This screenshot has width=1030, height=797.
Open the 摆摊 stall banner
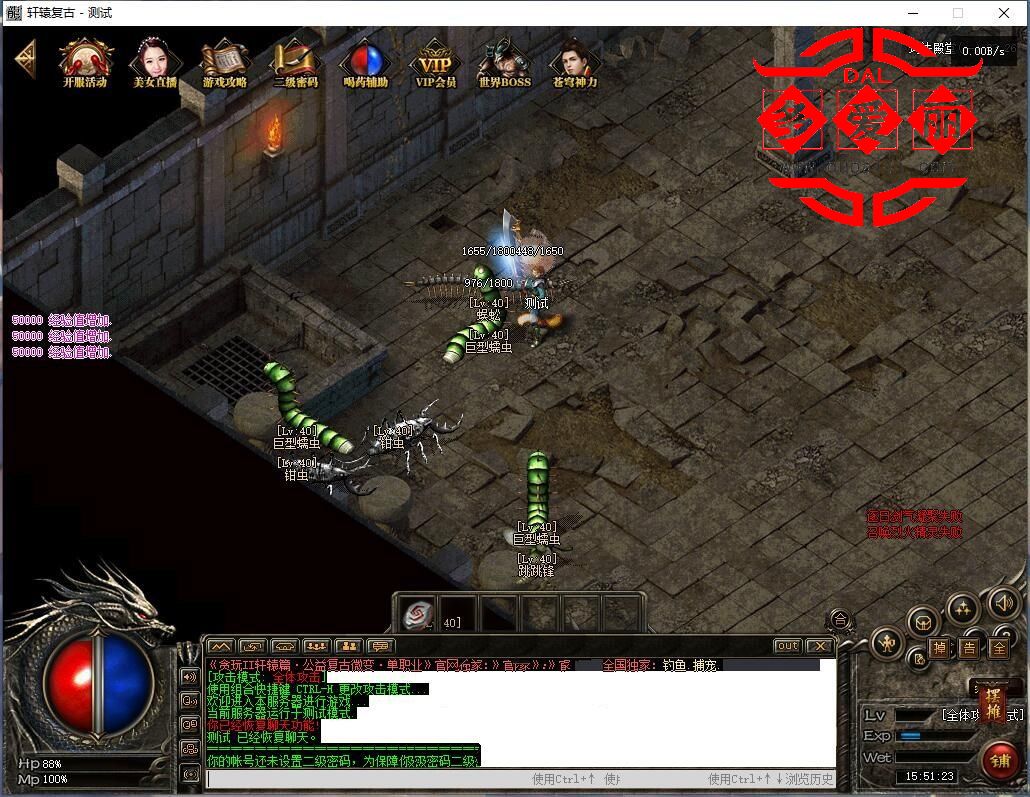[x=993, y=704]
